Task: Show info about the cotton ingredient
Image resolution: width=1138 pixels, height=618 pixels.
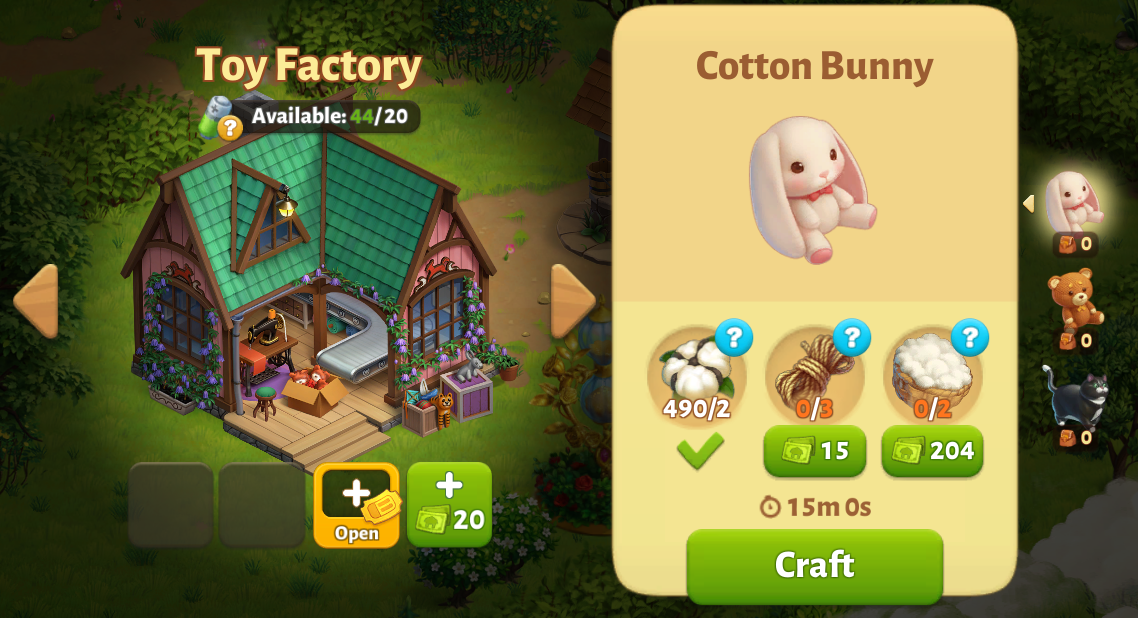Action: [x=733, y=338]
